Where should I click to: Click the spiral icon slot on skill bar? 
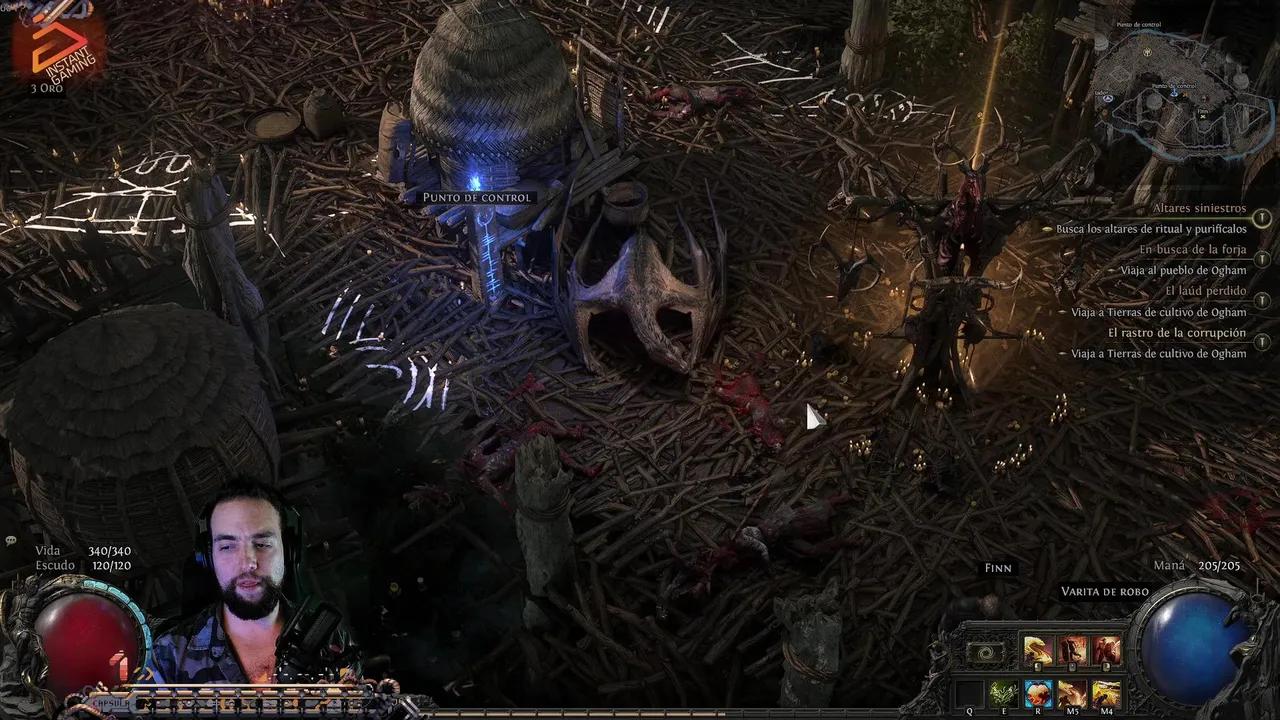(986, 652)
